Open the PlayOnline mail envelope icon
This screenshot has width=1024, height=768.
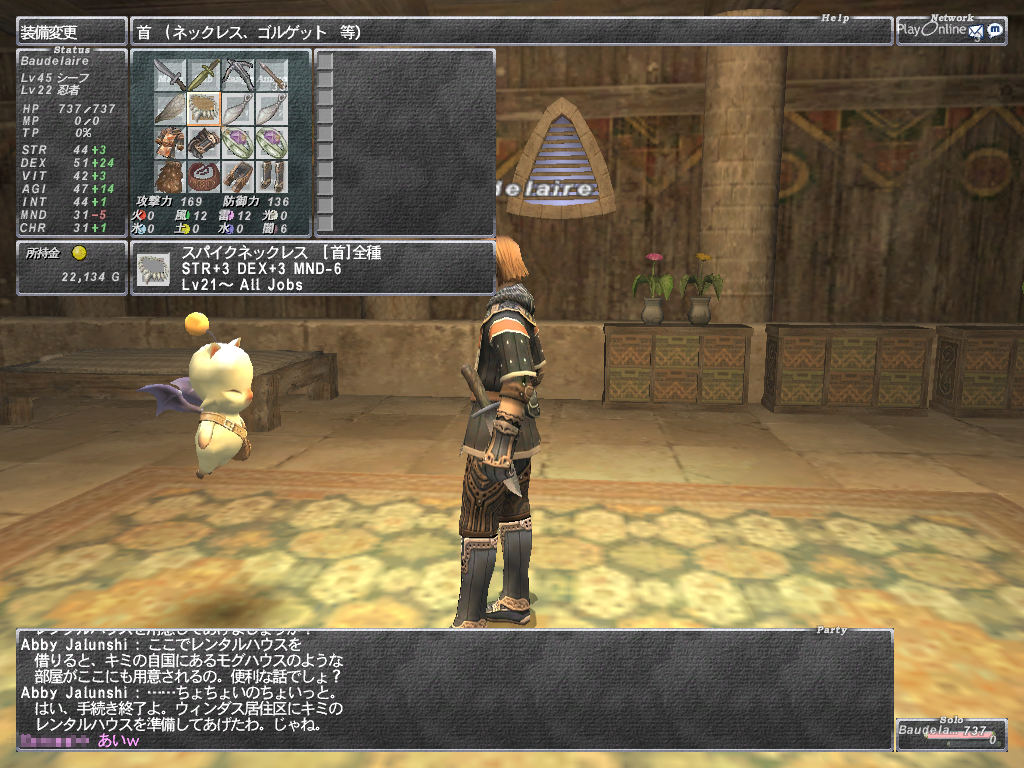point(975,31)
